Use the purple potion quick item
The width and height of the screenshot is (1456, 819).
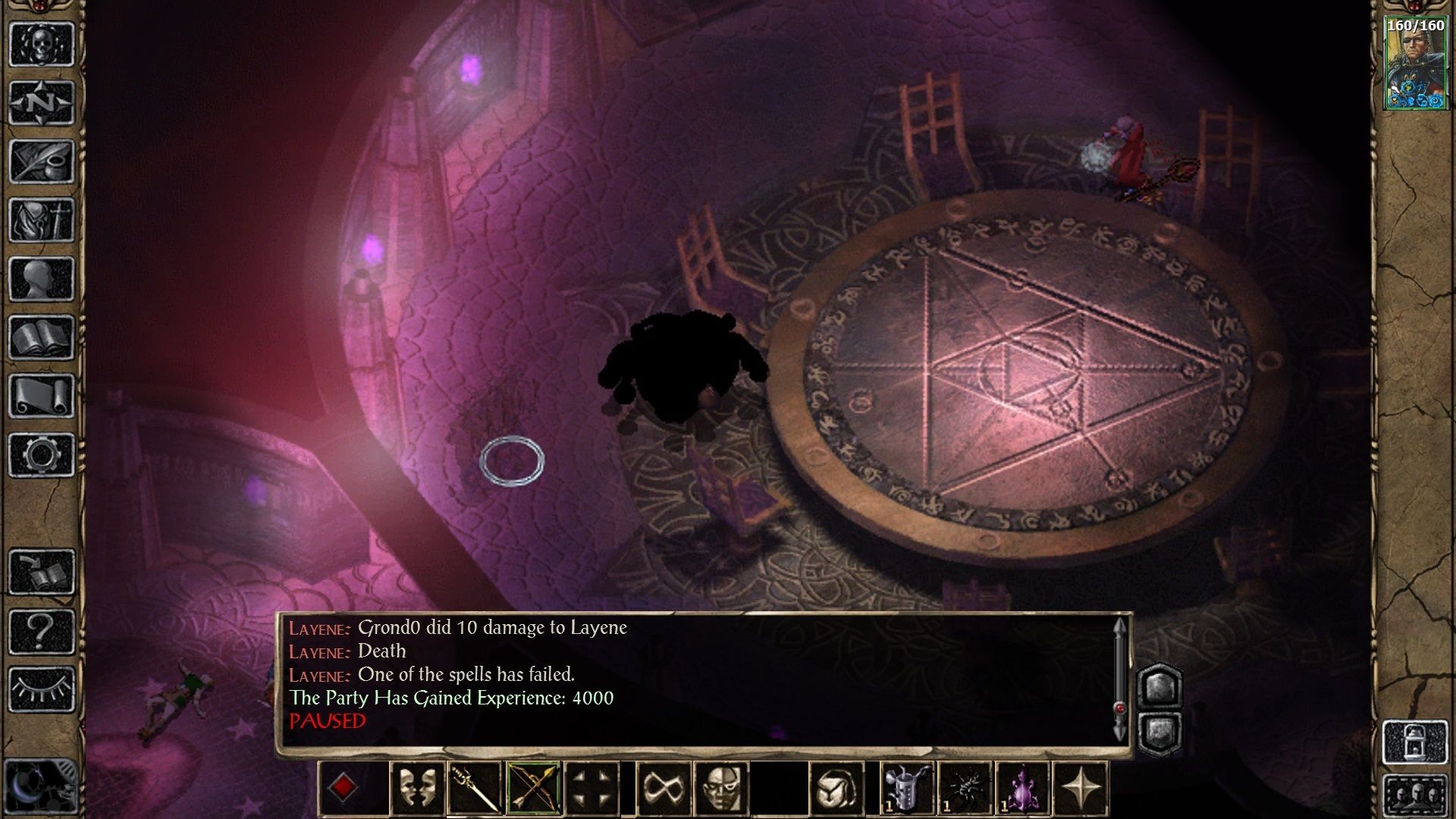click(x=1022, y=788)
